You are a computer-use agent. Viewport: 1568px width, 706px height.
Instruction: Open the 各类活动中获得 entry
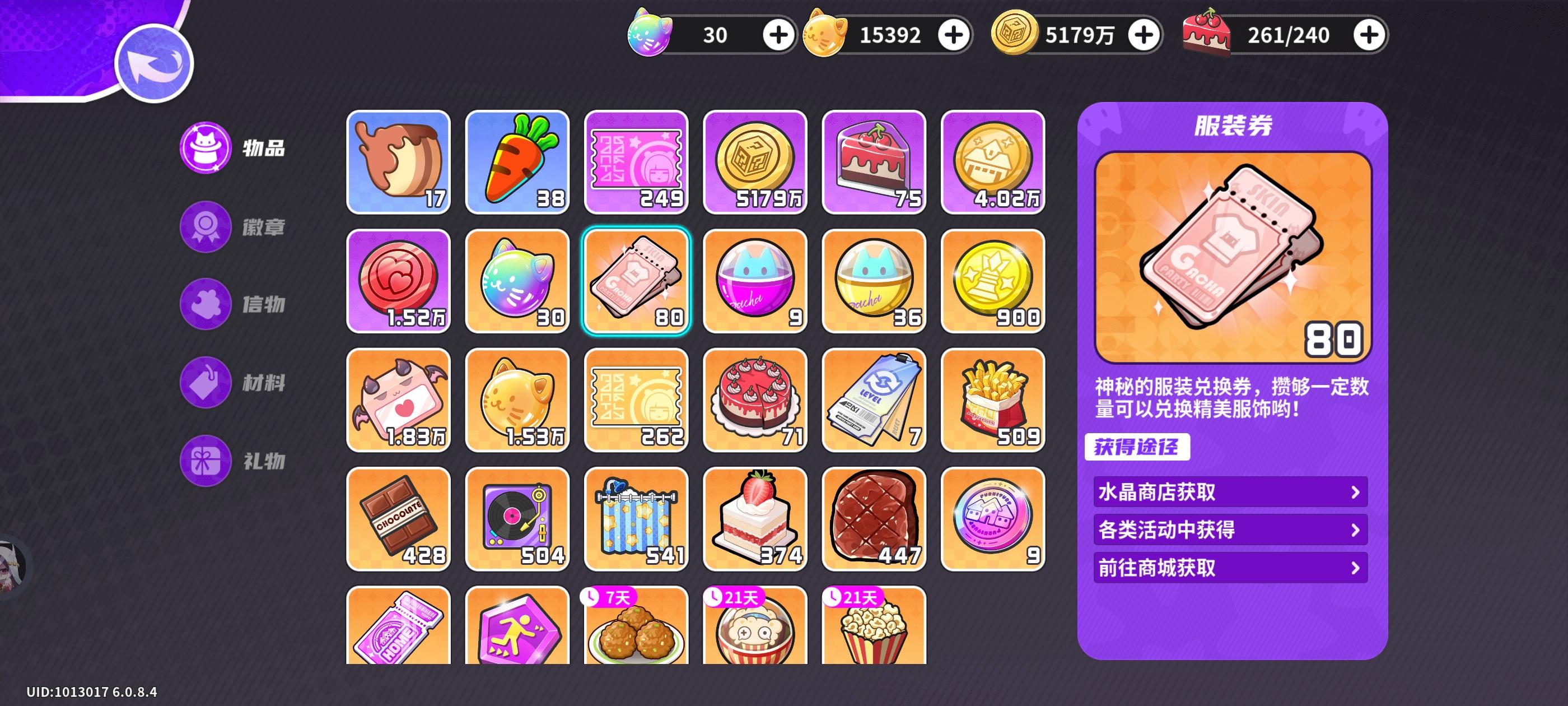pos(1230,530)
